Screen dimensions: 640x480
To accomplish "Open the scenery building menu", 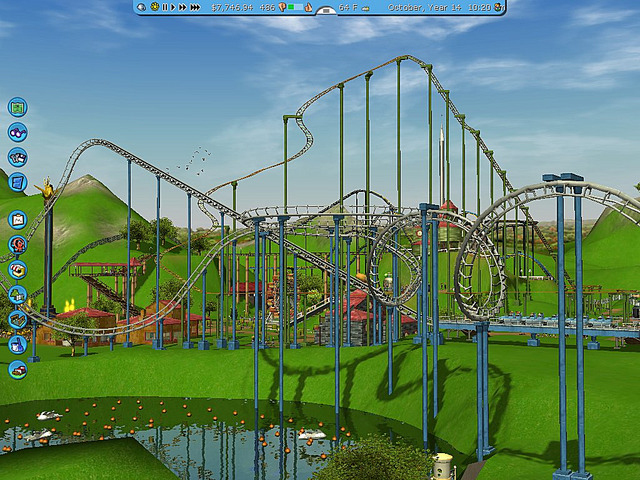I will 17,294.
